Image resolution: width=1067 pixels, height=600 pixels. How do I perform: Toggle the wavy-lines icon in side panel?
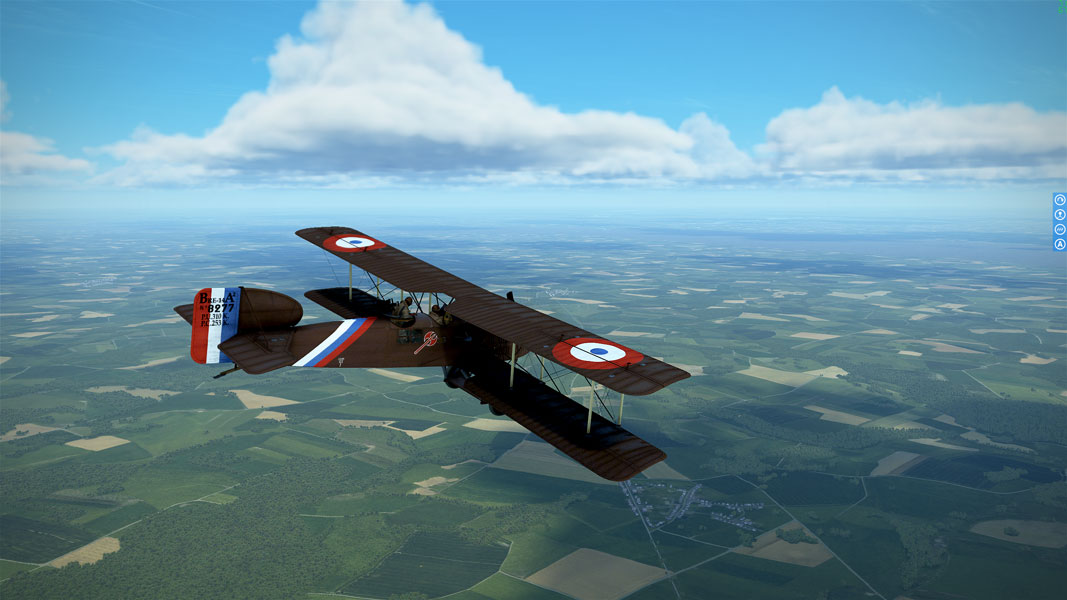point(1060,229)
